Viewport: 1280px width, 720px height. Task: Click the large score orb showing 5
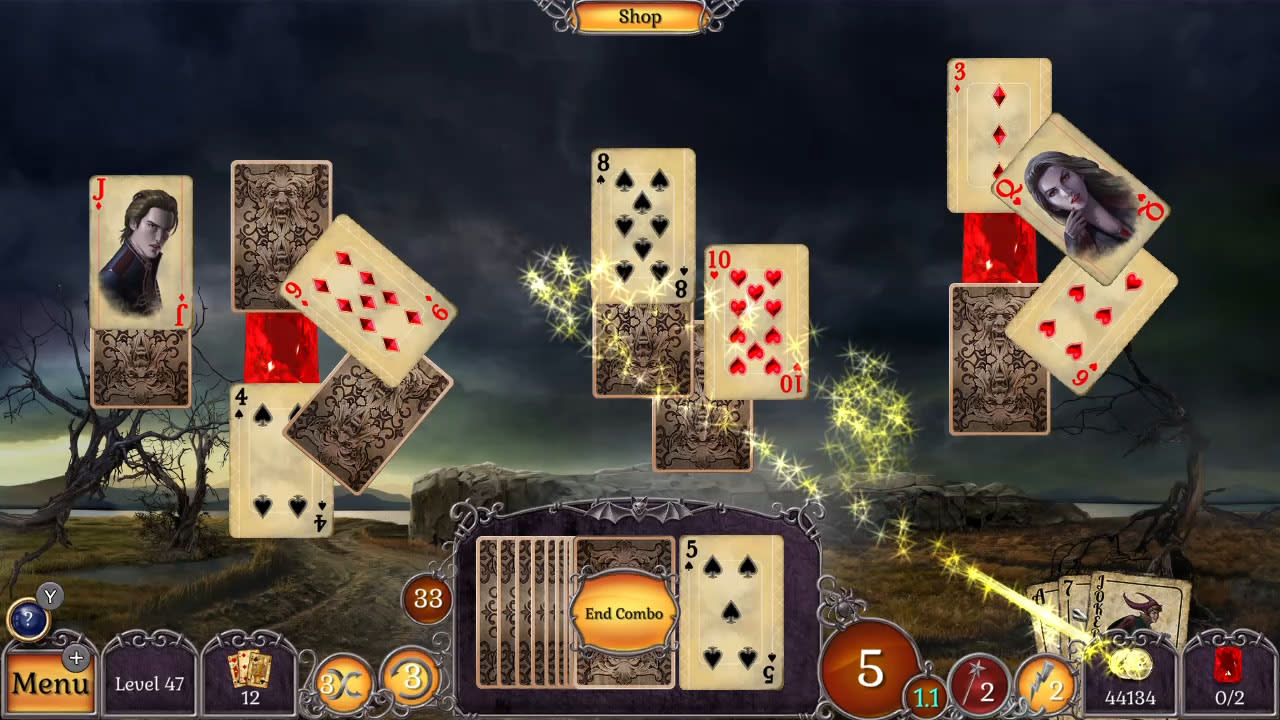(x=868, y=668)
